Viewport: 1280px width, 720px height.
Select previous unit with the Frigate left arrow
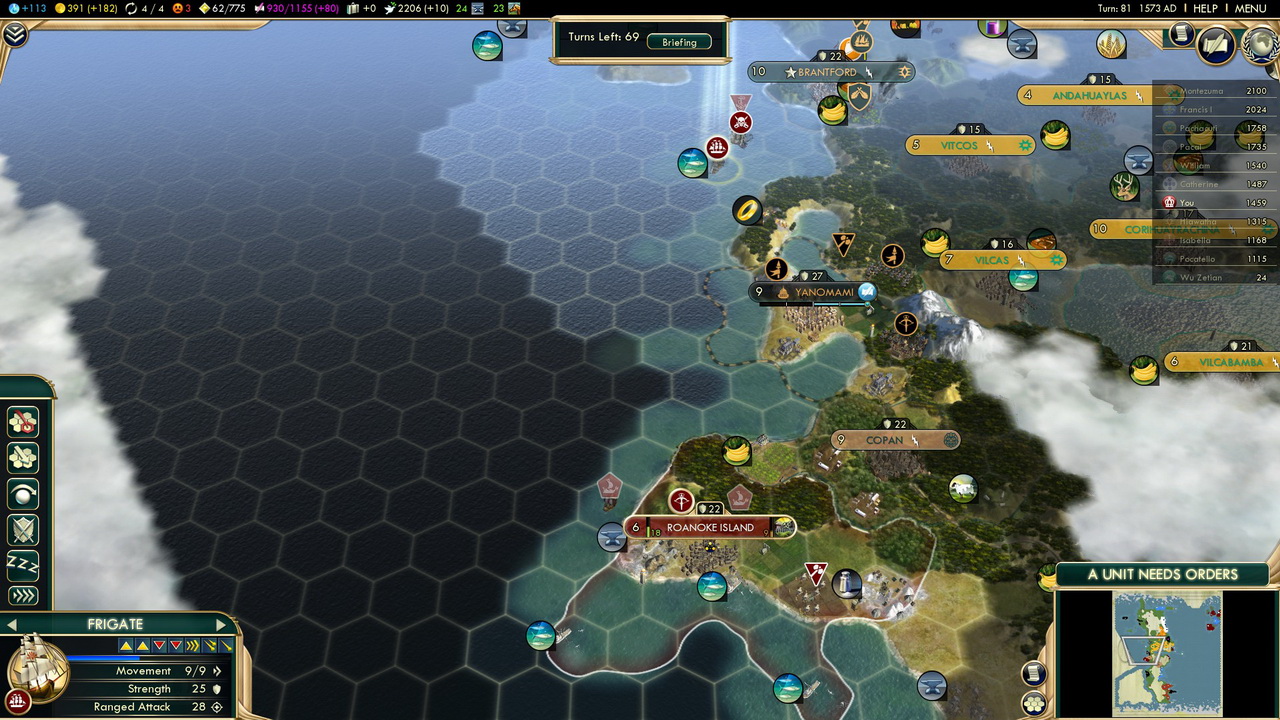[12, 625]
